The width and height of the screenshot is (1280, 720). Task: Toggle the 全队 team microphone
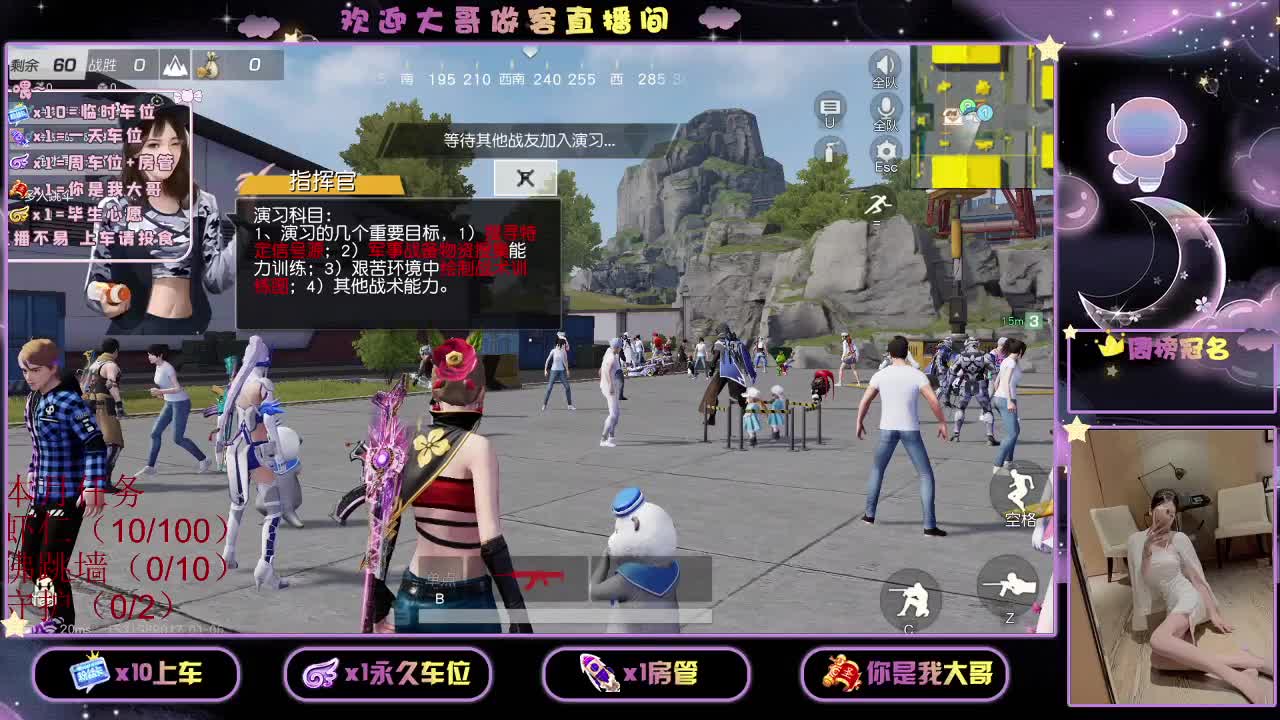click(886, 107)
